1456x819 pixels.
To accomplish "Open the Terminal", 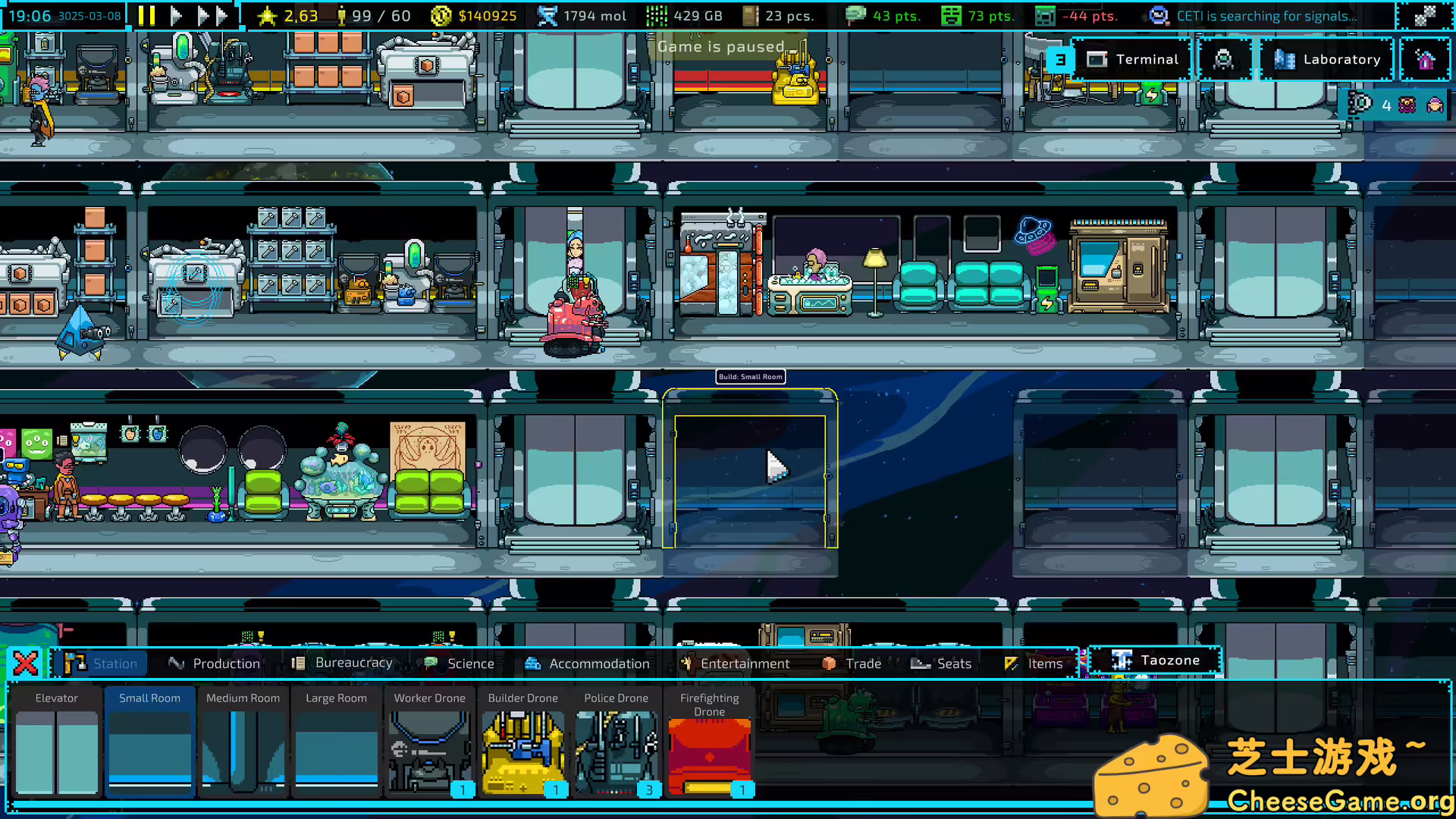I will click(1134, 59).
